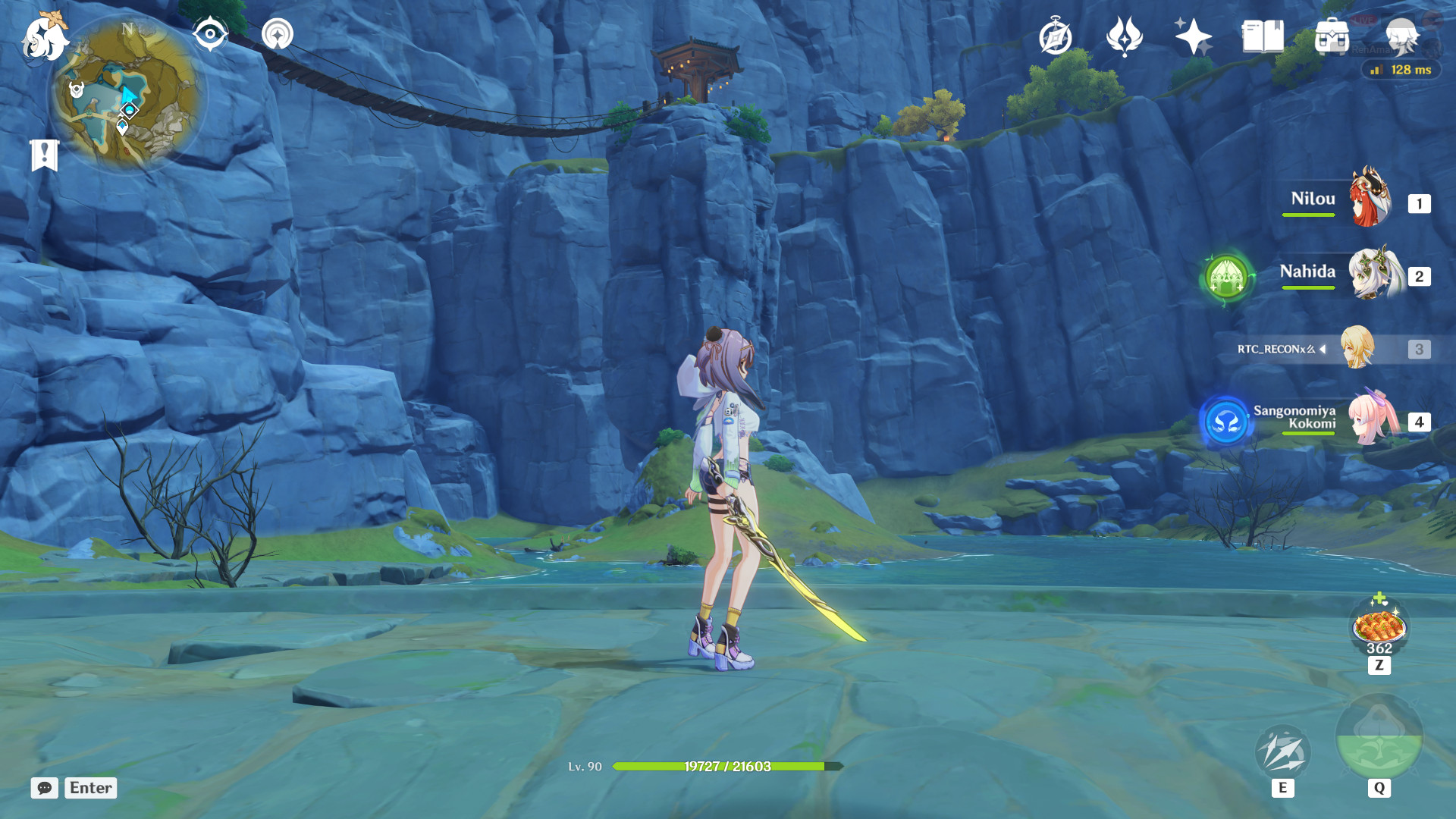
Task: Open the multiplayer signal icon beside the minimap
Action: click(x=278, y=34)
